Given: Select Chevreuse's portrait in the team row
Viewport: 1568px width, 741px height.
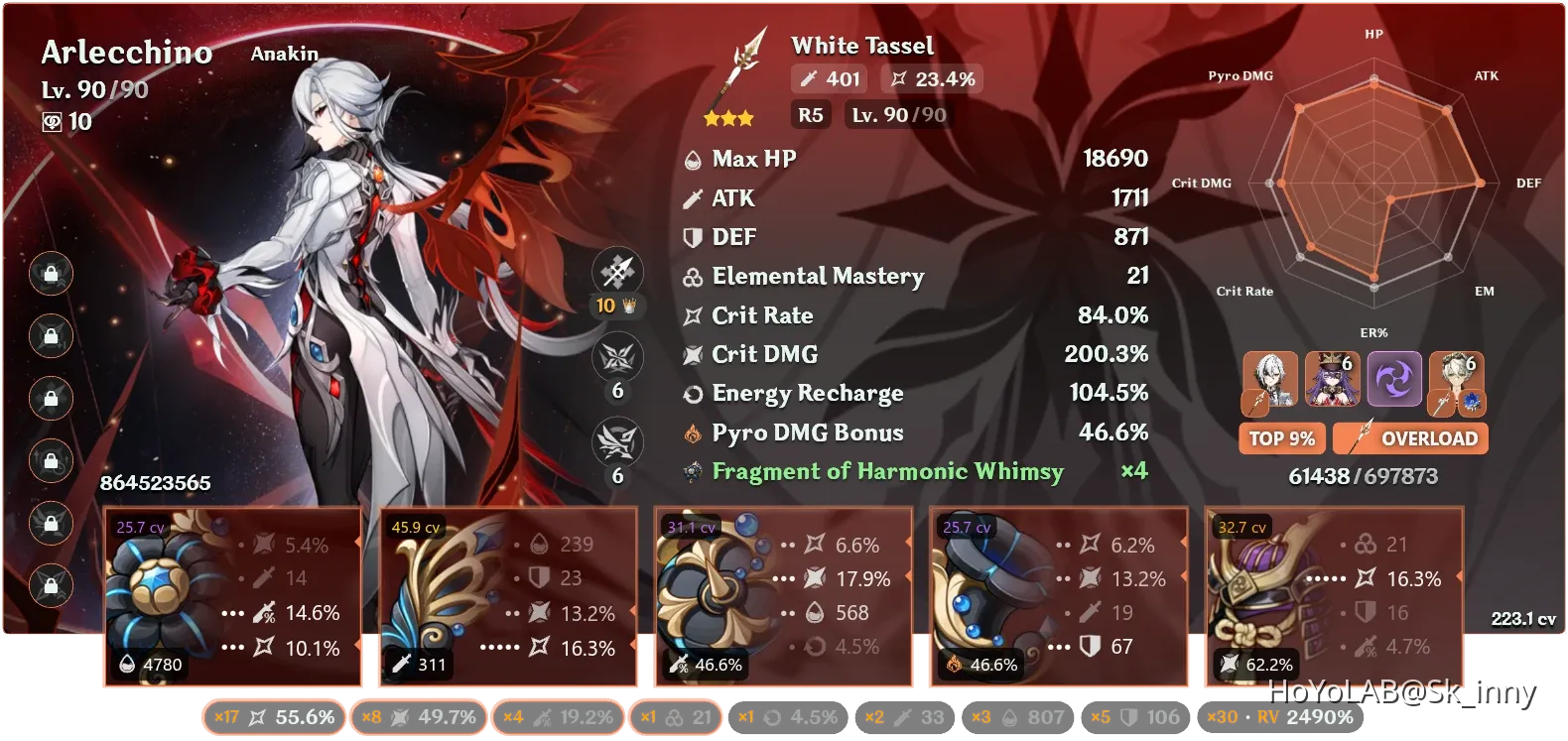Looking at the screenshot, I should click(1331, 380).
